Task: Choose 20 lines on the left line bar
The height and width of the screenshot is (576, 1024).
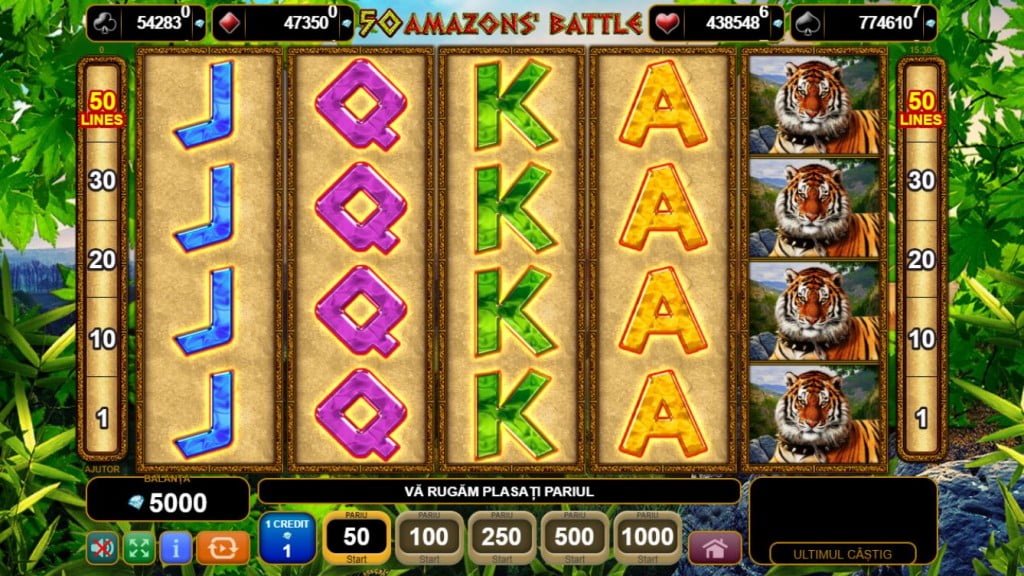Action: click(x=103, y=260)
